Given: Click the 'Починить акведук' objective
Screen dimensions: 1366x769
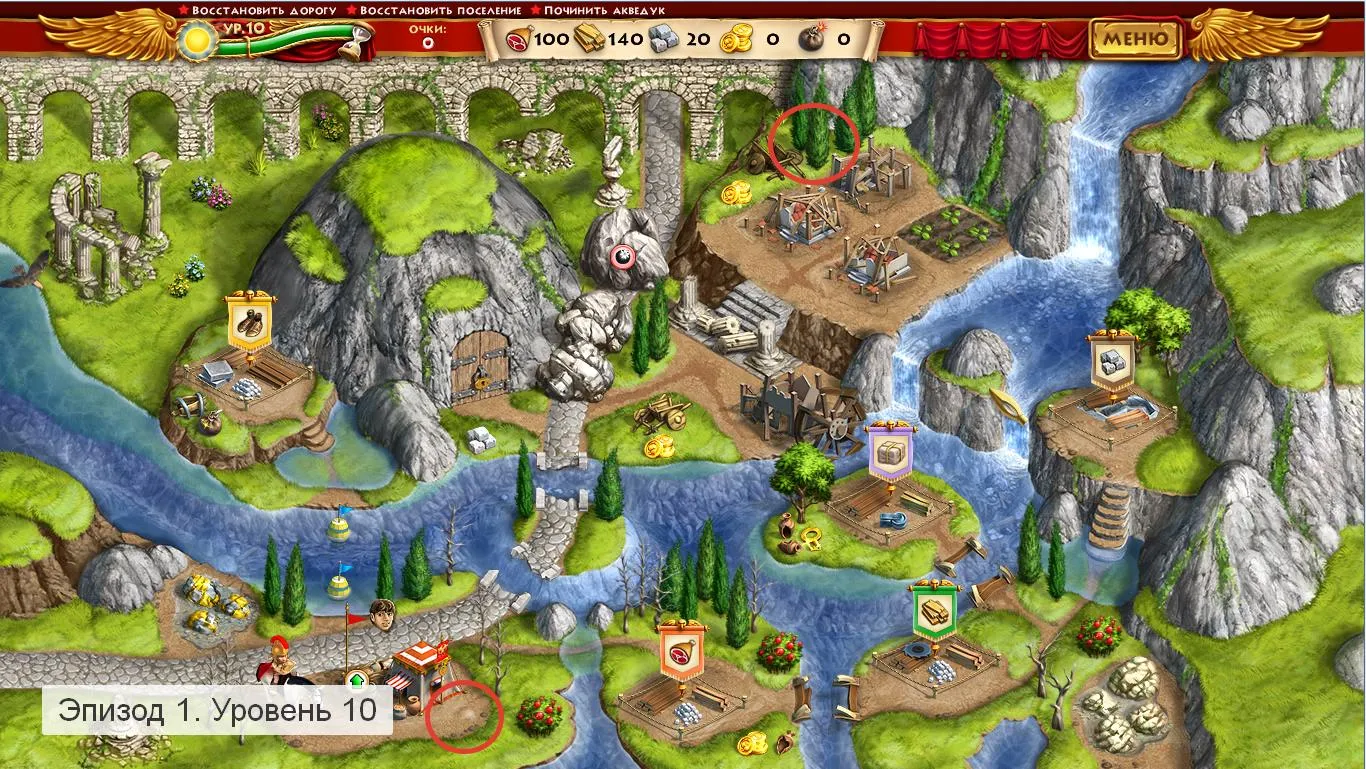Looking at the screenshot, I should coord(604,10).
